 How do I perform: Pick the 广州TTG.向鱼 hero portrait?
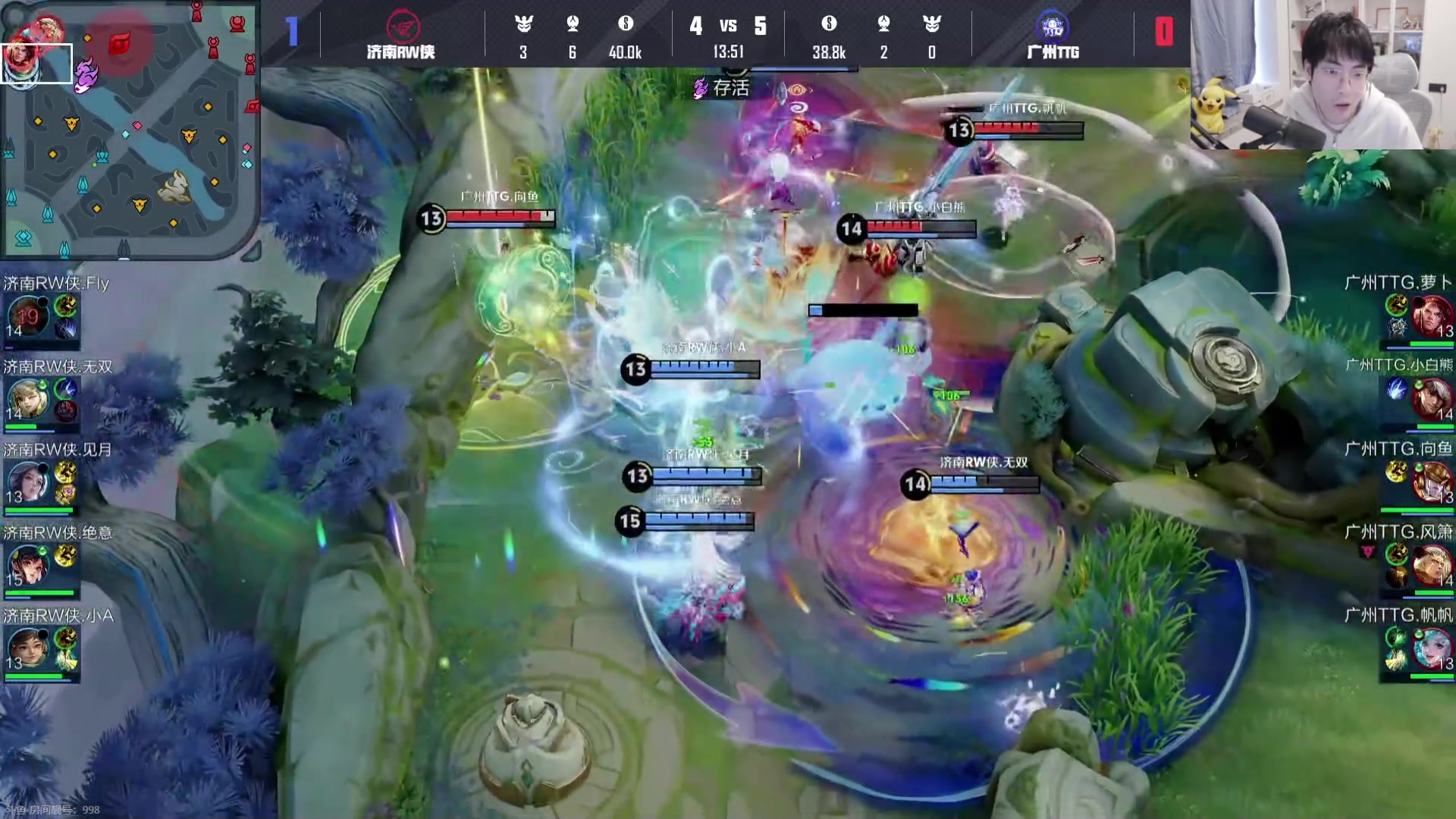tap(1432, 482)
